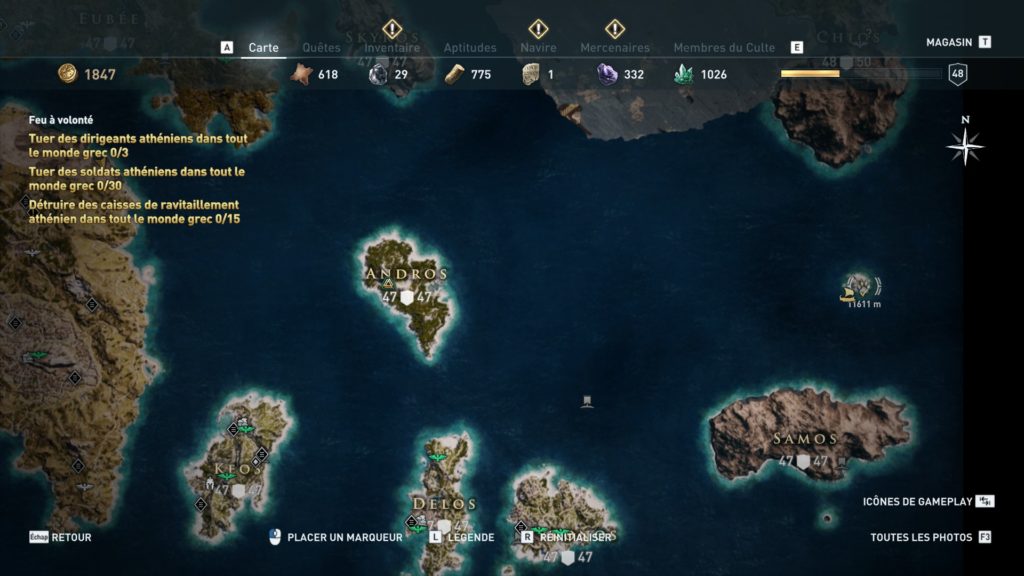
Task: Open the Navire tab
Action: (538, 47)
